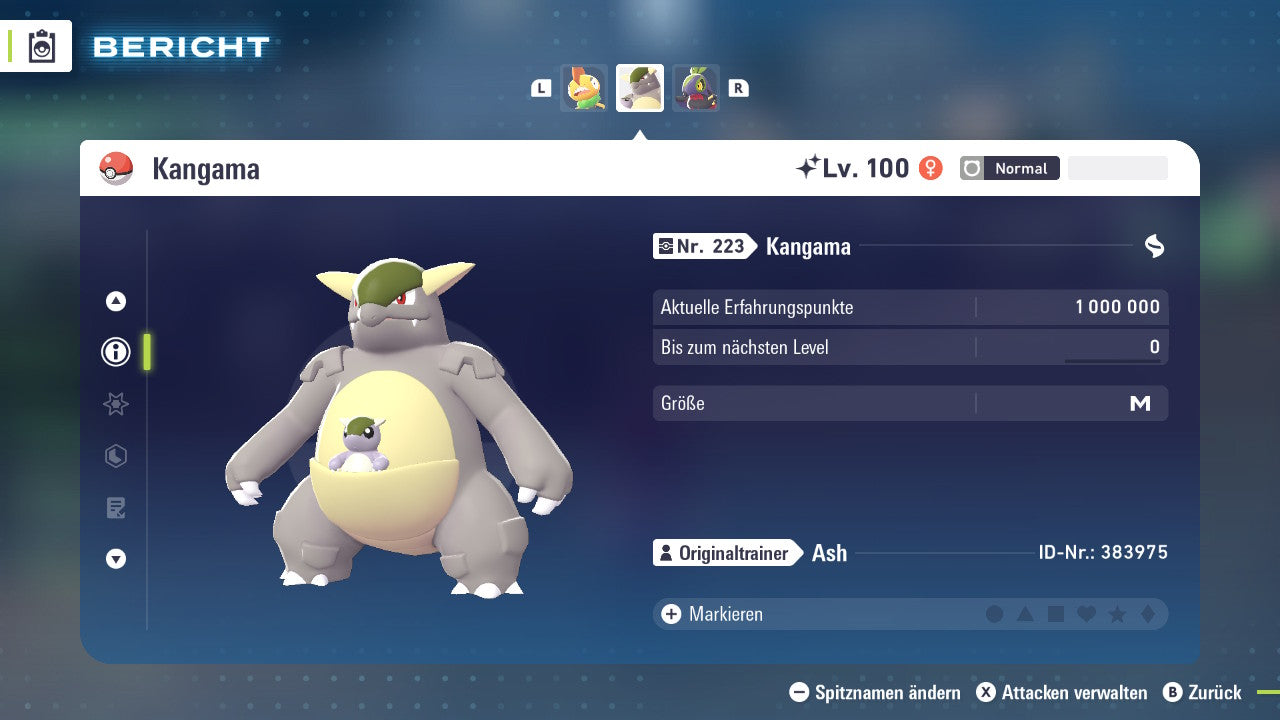Switch to the previous Pokémon using L tab

(541, 87)
